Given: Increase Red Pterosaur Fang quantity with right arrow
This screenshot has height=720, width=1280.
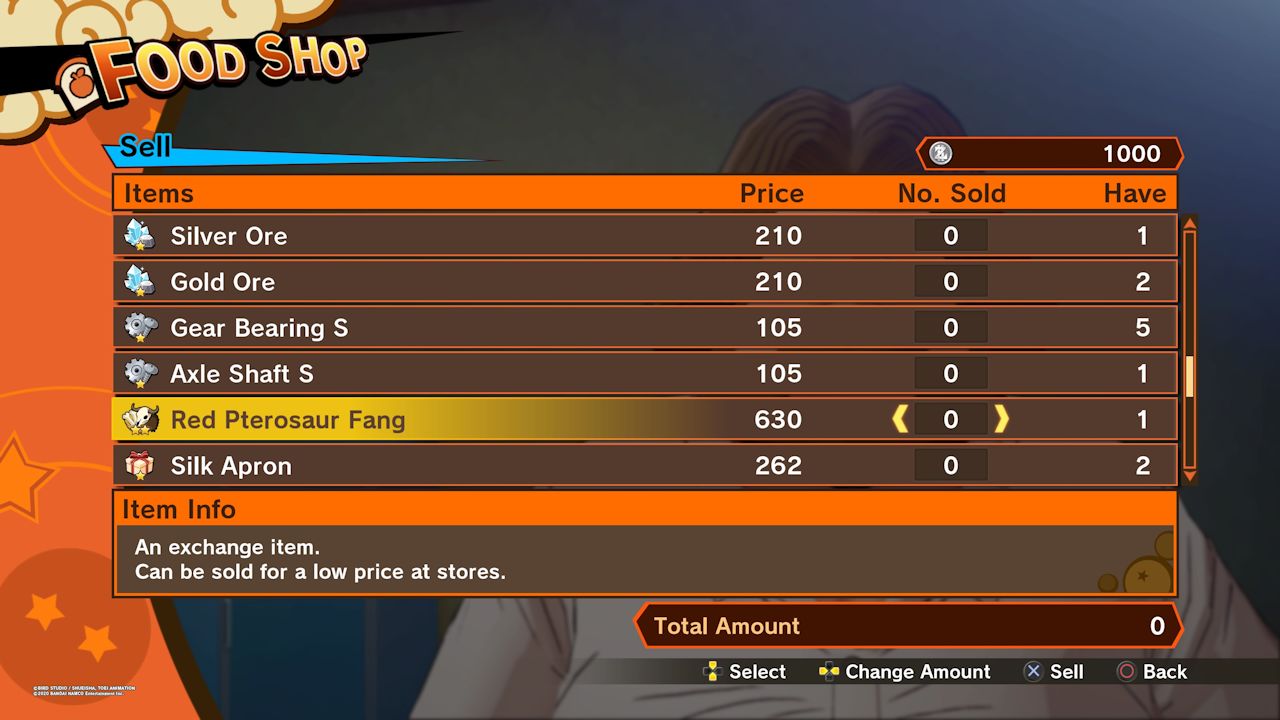Looking at the screenshot, I should click(1000, 419).
